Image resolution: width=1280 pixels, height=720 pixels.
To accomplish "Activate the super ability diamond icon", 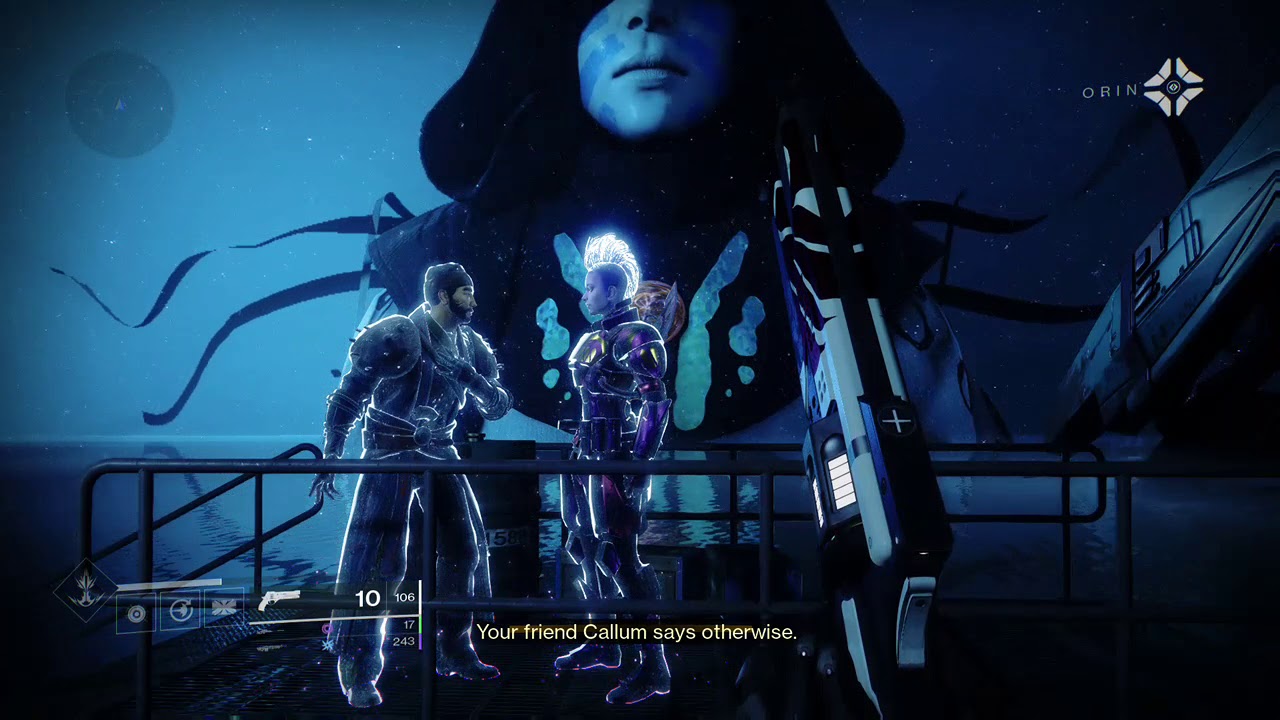I will [x=85, y=590].
